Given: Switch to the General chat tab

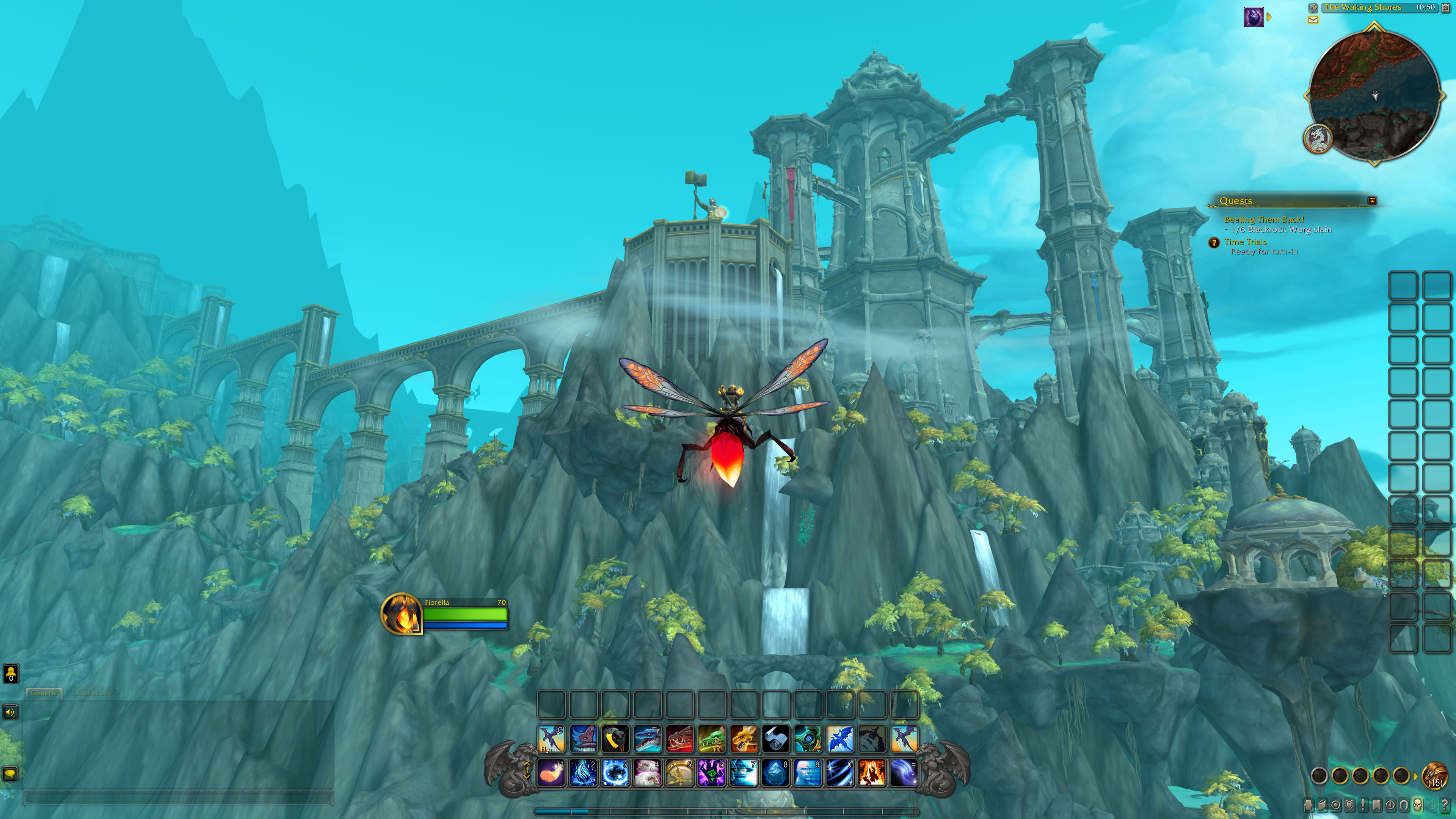Looking at the screenshot, I should click(44, 693).
